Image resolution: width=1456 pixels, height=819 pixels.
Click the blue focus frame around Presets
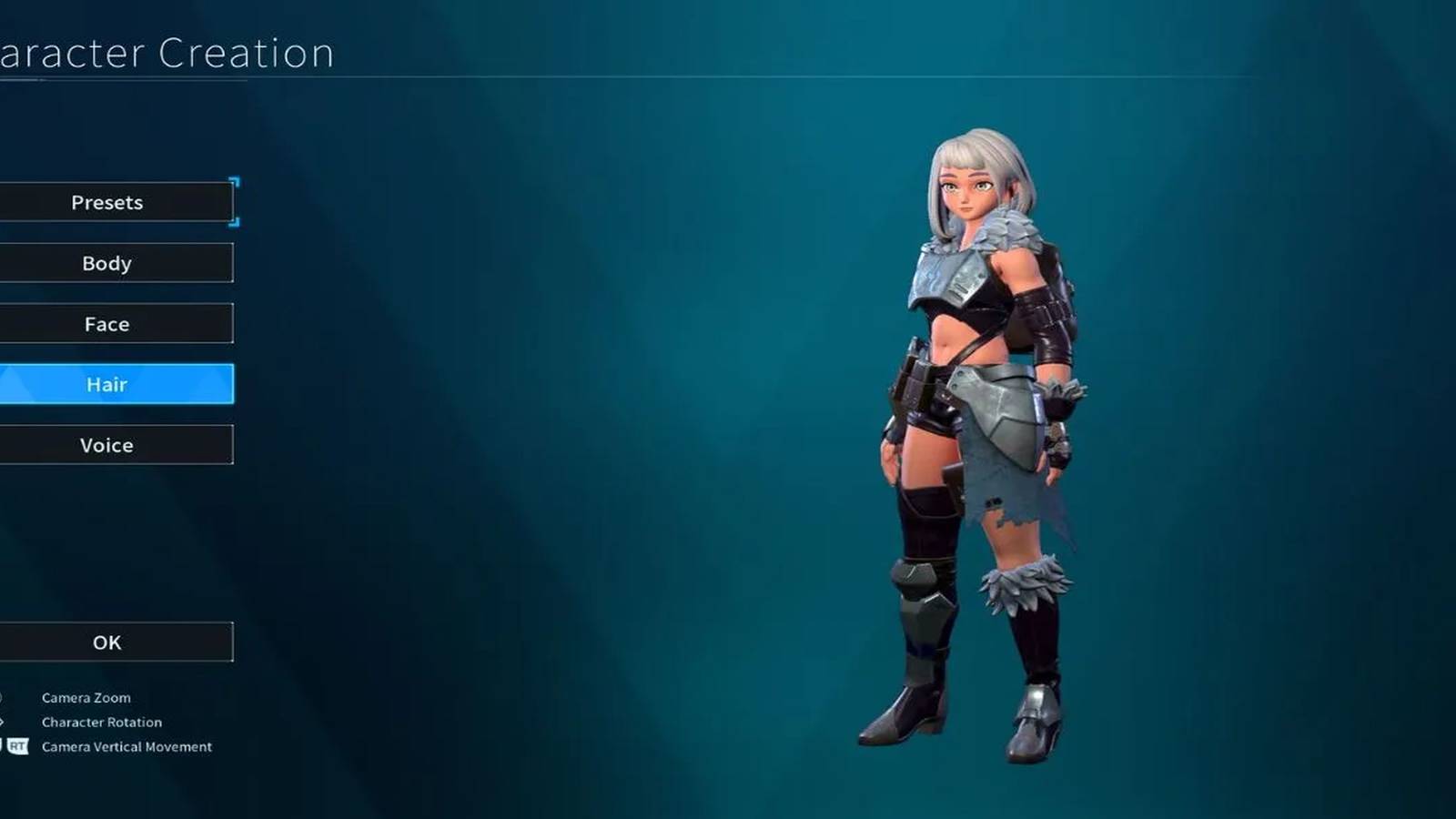[235, 202]
